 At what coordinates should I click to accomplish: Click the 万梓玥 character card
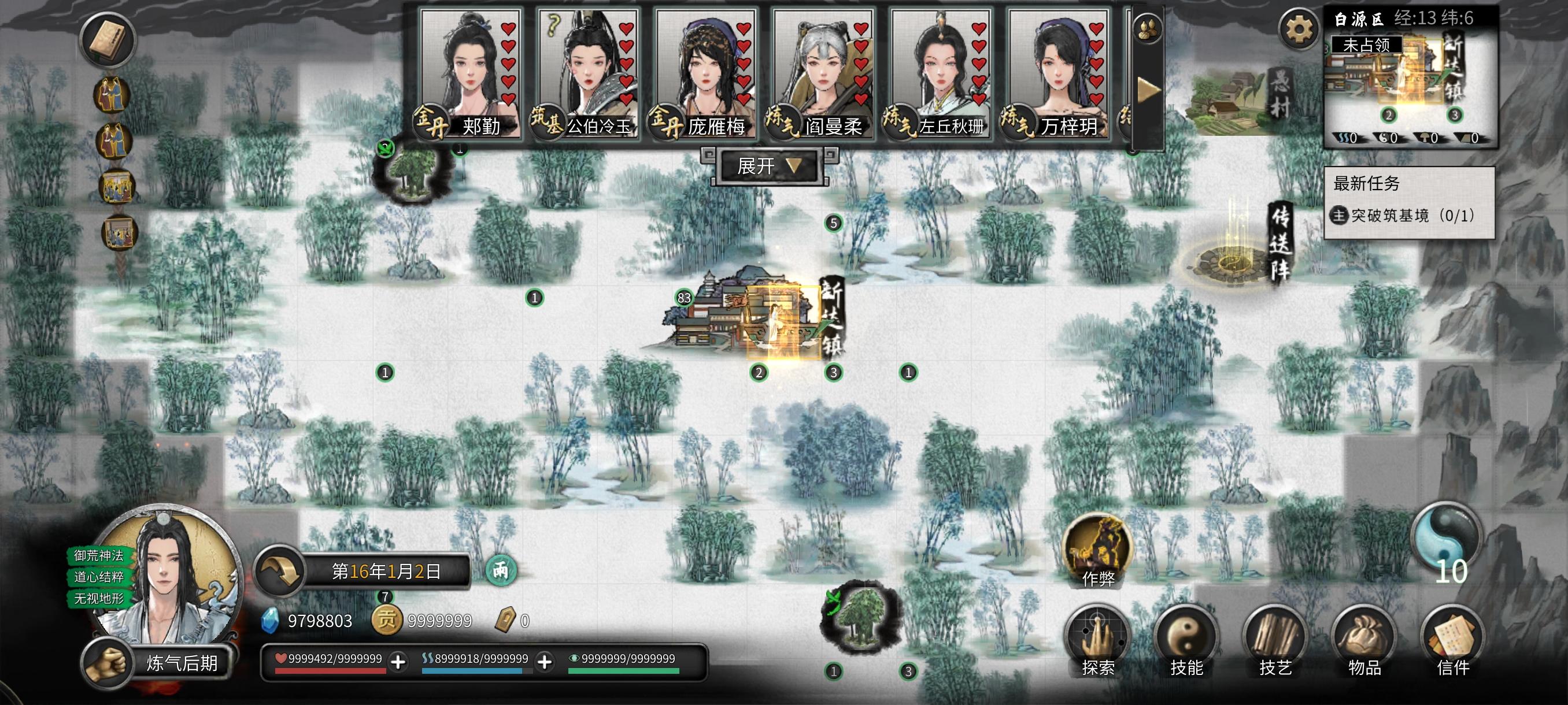click(x=1058, y=73)
